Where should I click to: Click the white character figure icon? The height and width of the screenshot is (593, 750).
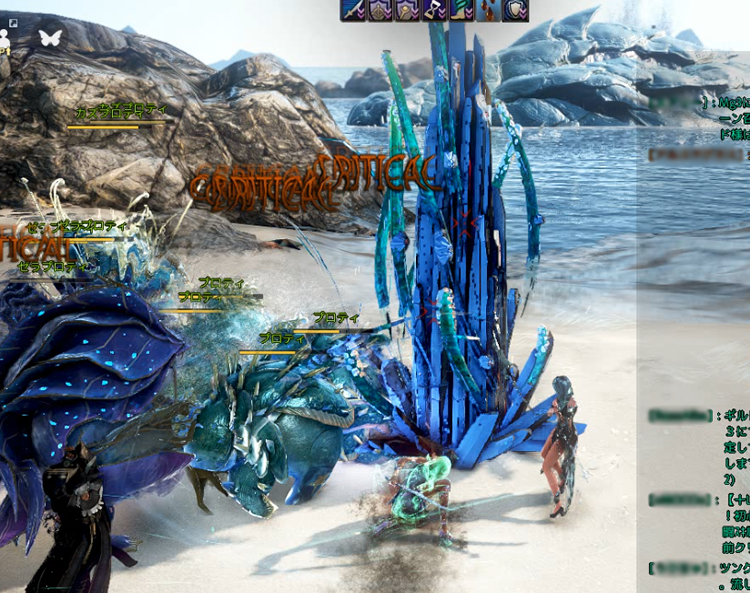[x=5, y=39]
